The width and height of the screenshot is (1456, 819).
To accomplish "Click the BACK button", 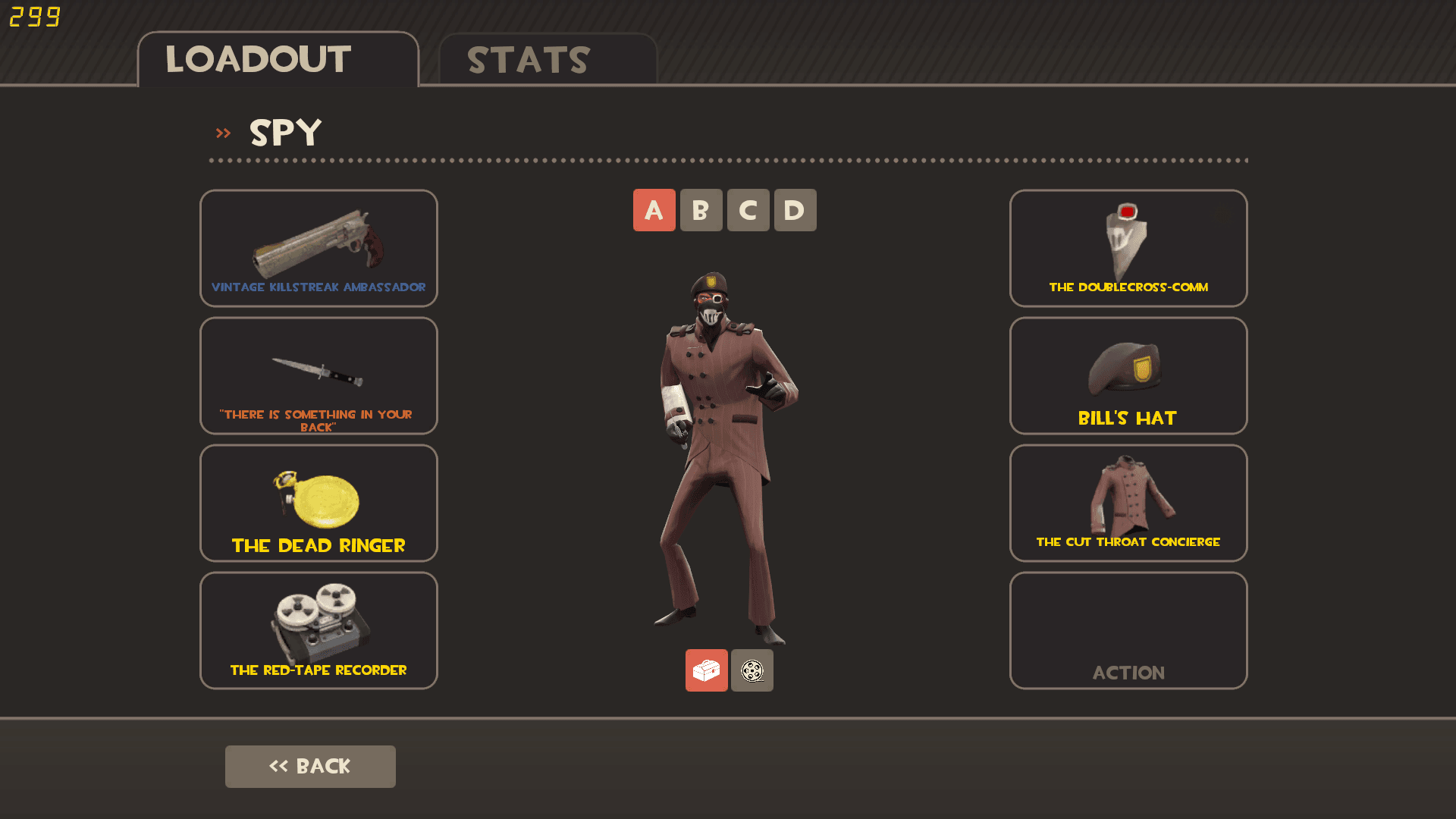I will point(310,766).
